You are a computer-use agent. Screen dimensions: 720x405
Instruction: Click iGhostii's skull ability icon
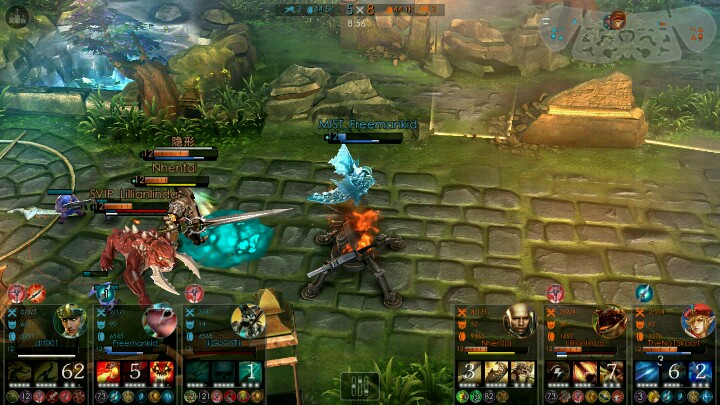click(x=223, y=373)
